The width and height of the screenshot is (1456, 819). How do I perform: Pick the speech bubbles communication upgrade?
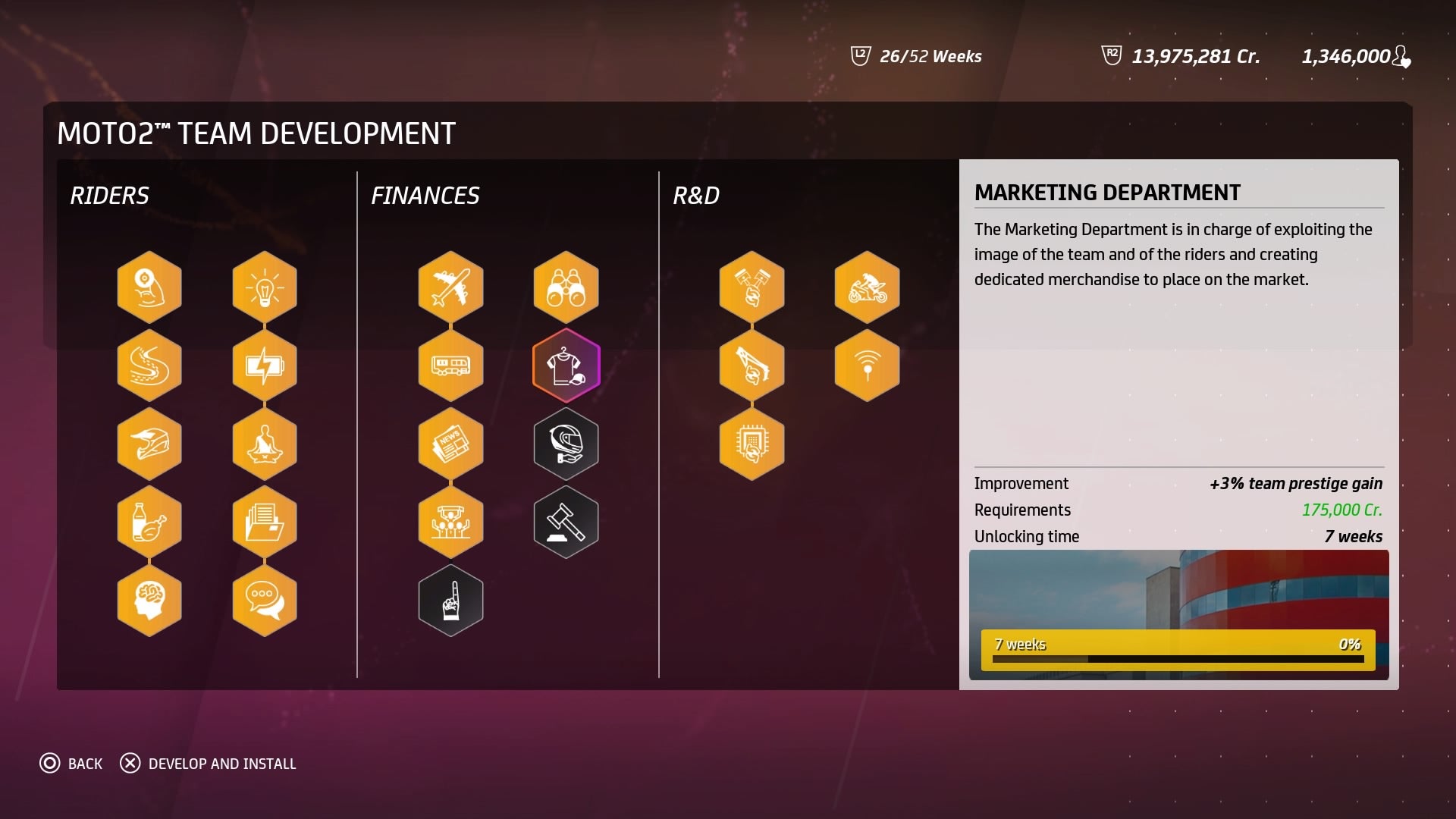265,600
